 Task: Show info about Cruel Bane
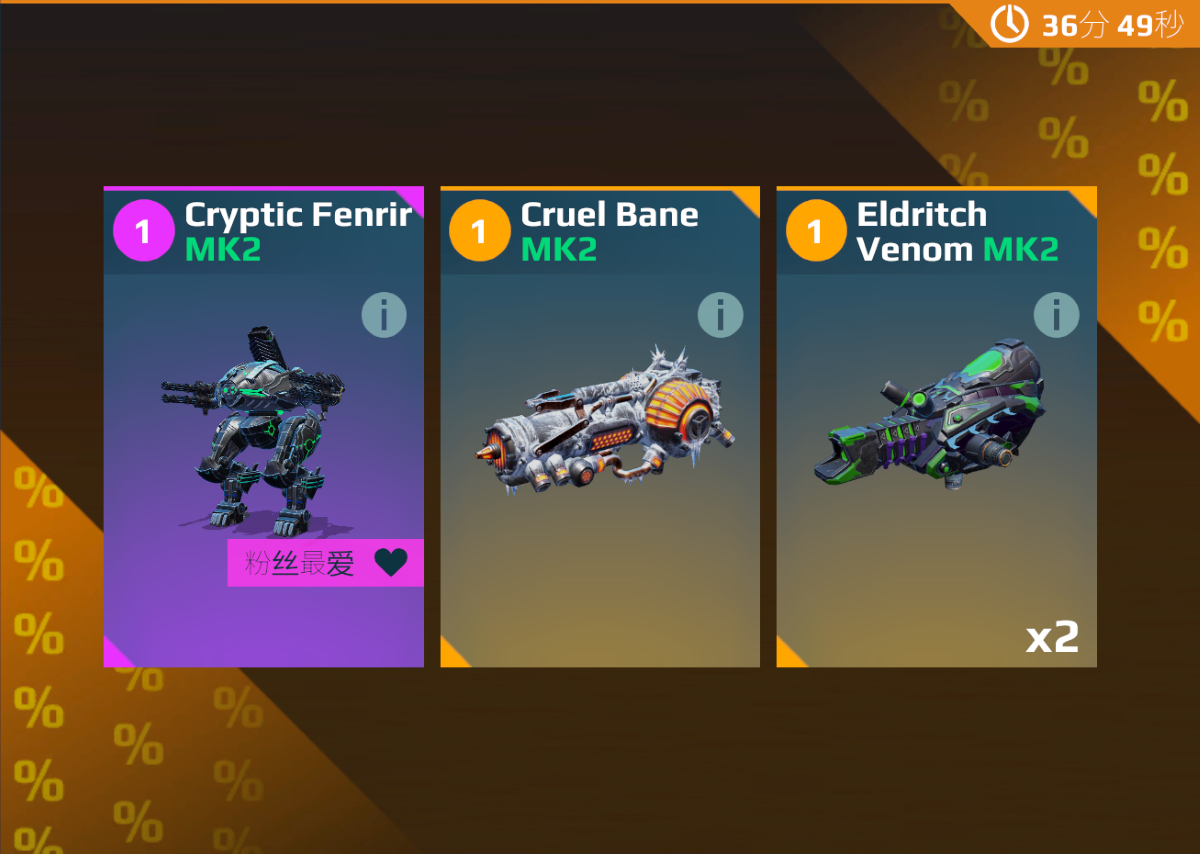[x=720, y=316]
